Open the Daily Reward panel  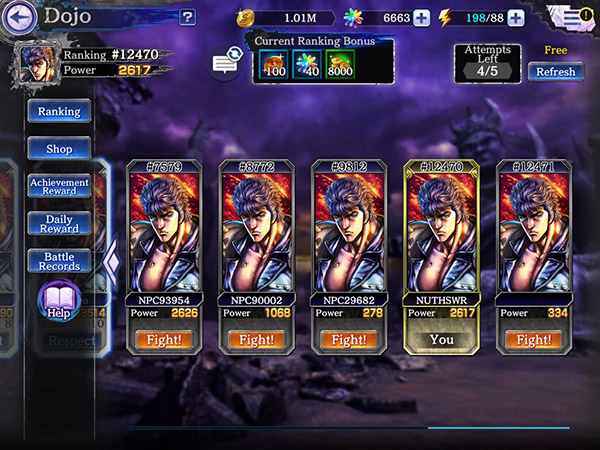pyautogui.click(x=59, y=223)
